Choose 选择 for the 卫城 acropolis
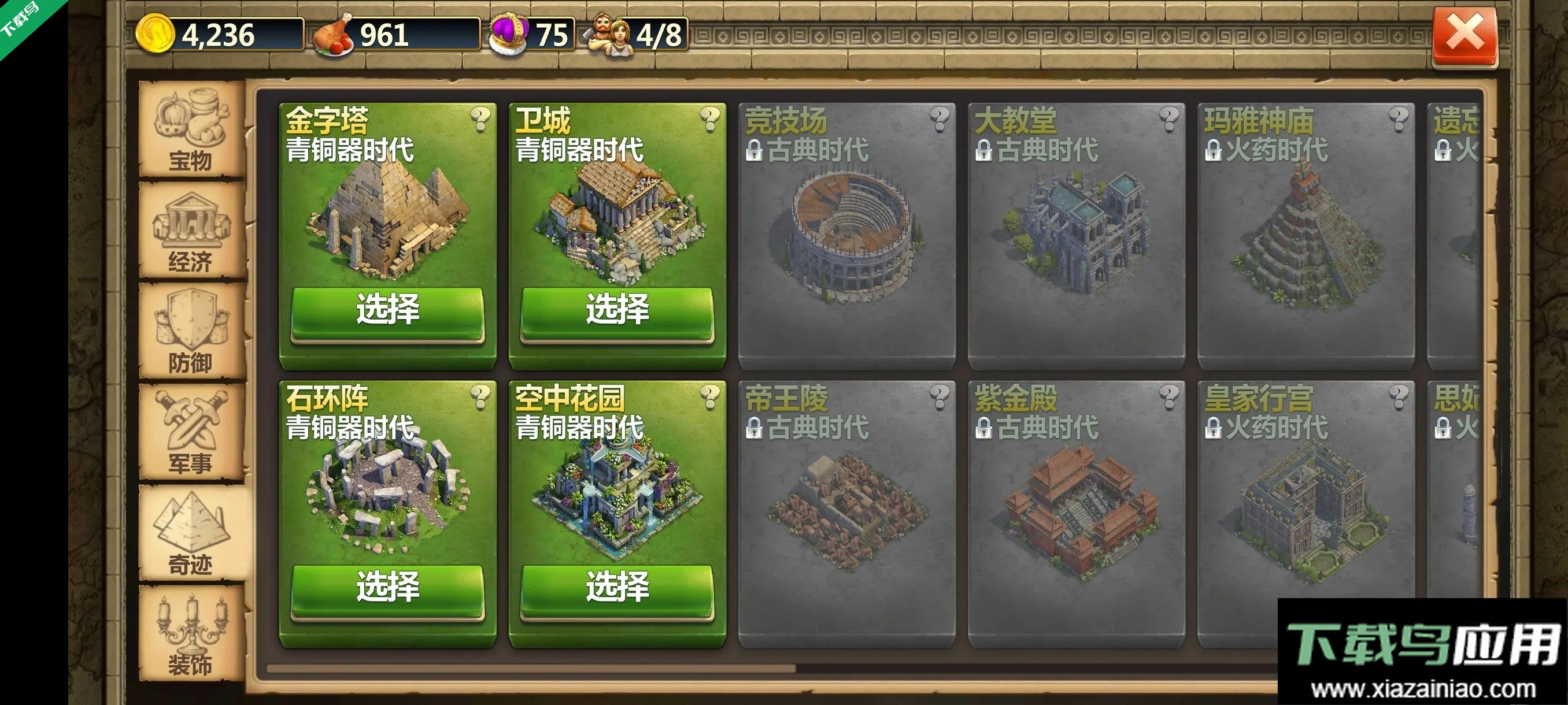The image size is (1568, 705). (x=616, y=310)
